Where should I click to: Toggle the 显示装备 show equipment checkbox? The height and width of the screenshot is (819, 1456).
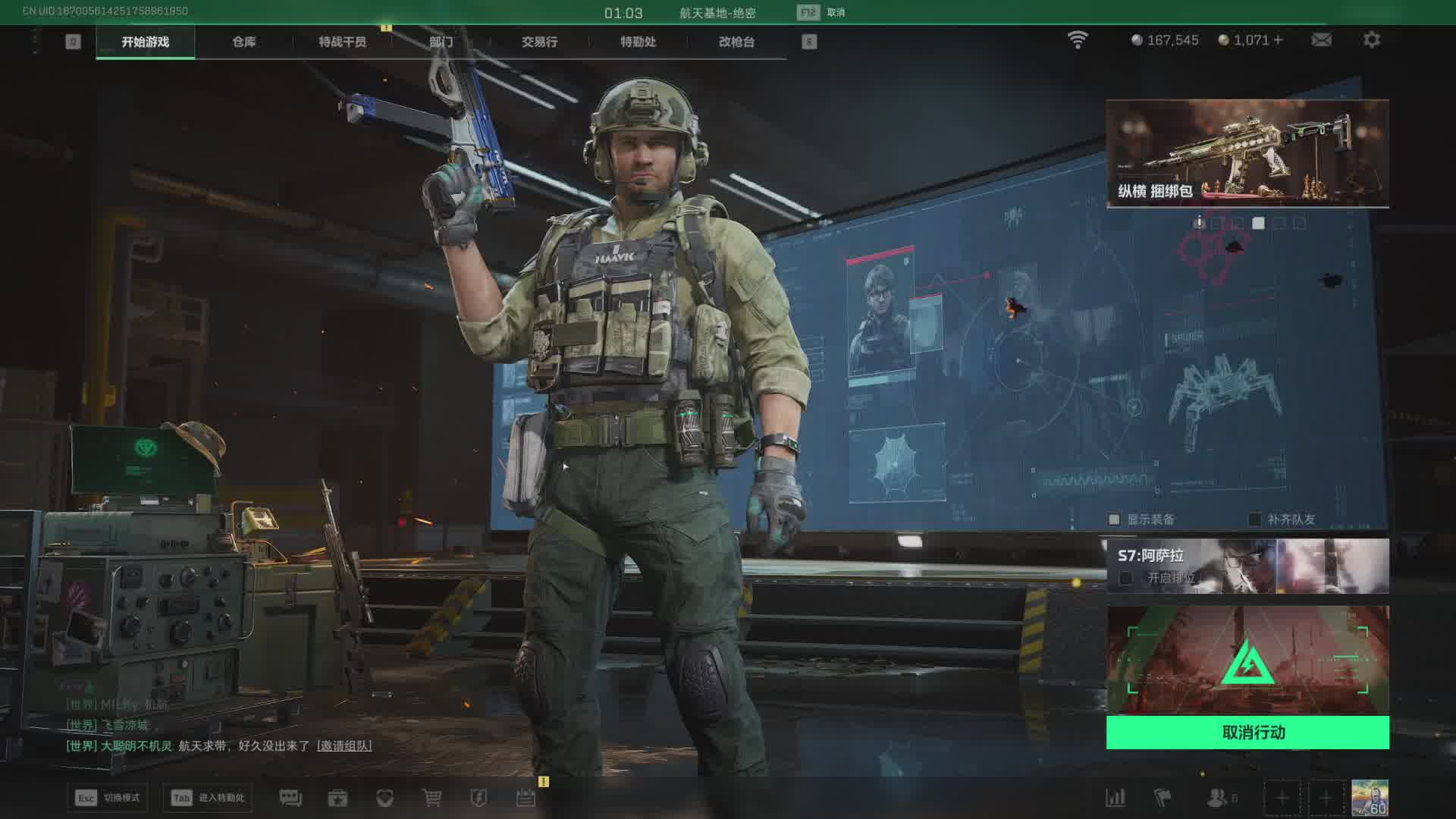click(x=1114, y=519)
